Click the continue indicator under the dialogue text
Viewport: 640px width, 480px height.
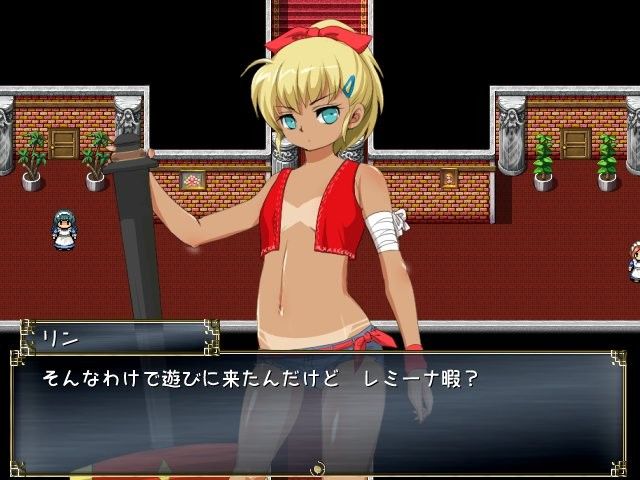[x=319, y=466]
